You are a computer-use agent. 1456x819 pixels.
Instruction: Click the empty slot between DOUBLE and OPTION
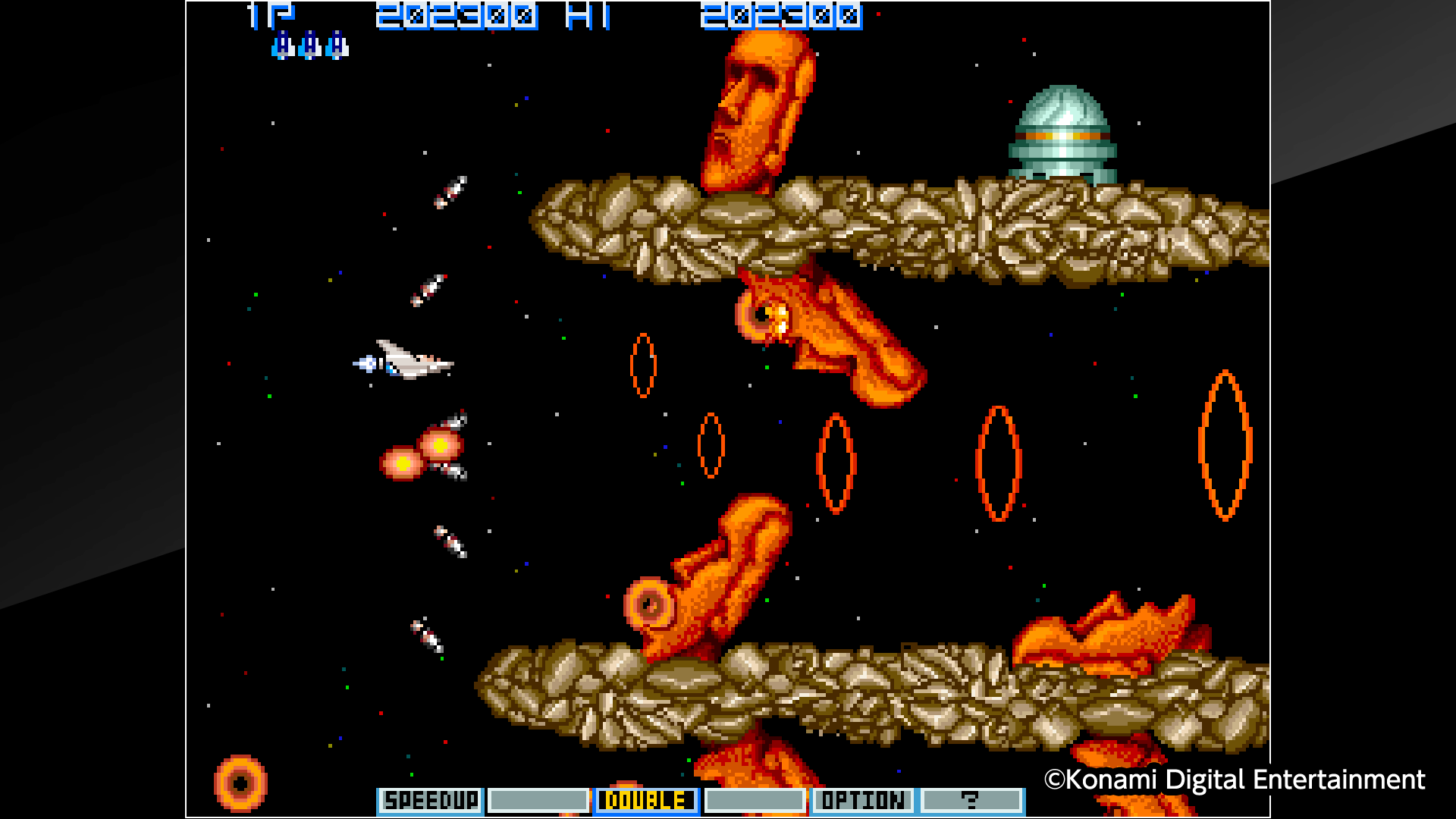coord(755,800)
